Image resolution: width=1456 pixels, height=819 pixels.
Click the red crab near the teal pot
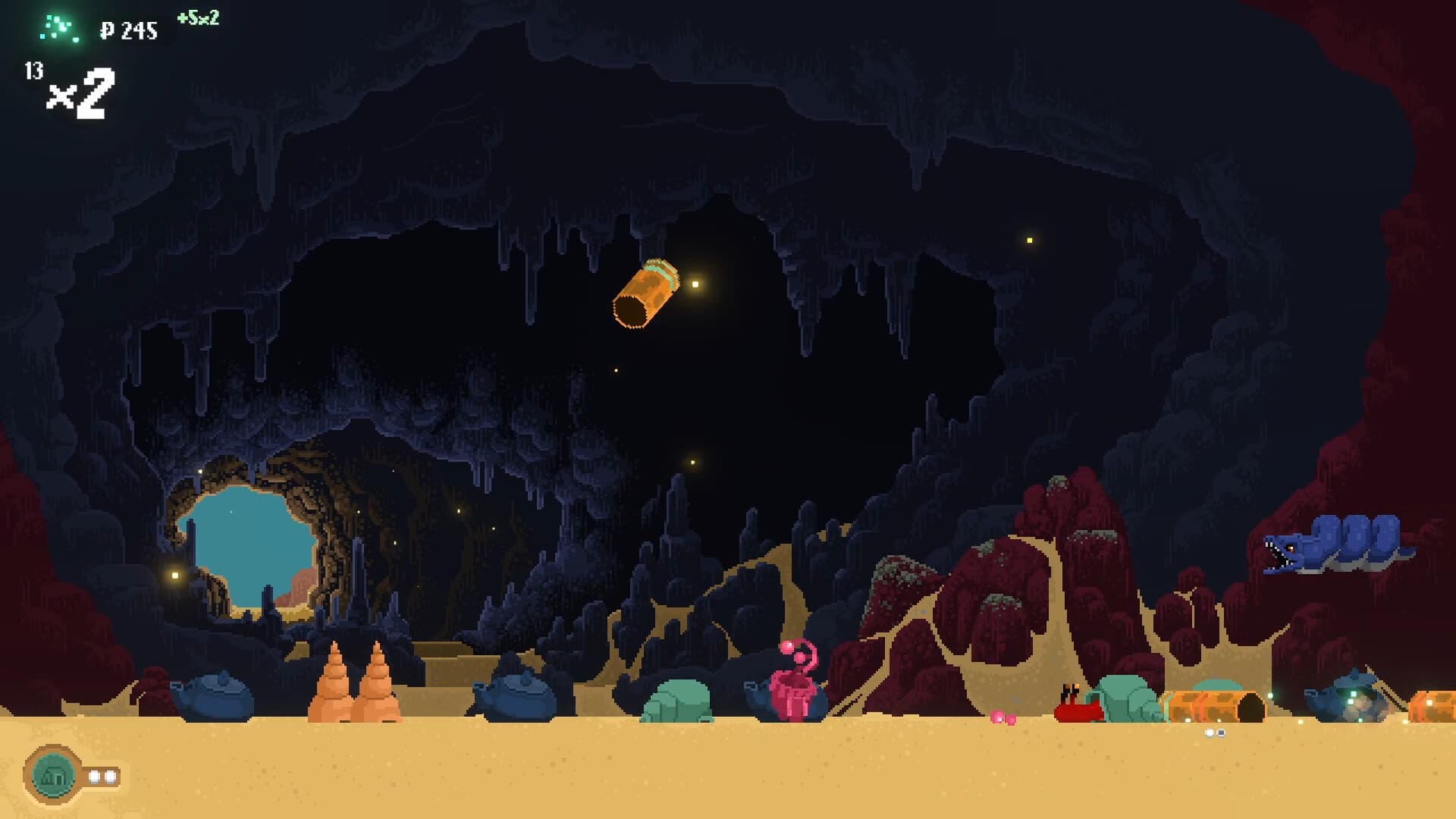(1077, 709)
